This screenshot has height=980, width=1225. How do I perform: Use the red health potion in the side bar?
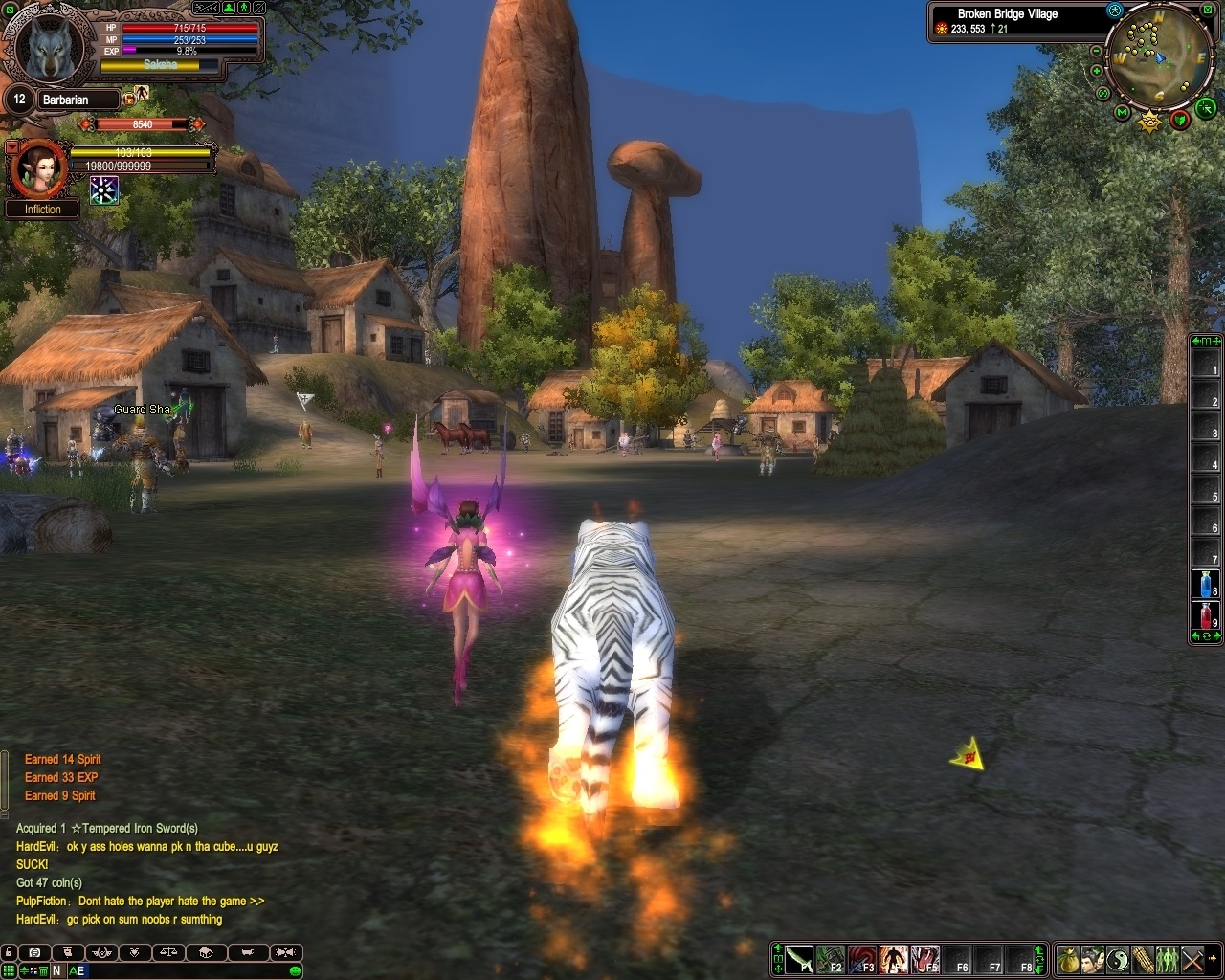(1204, 615)
